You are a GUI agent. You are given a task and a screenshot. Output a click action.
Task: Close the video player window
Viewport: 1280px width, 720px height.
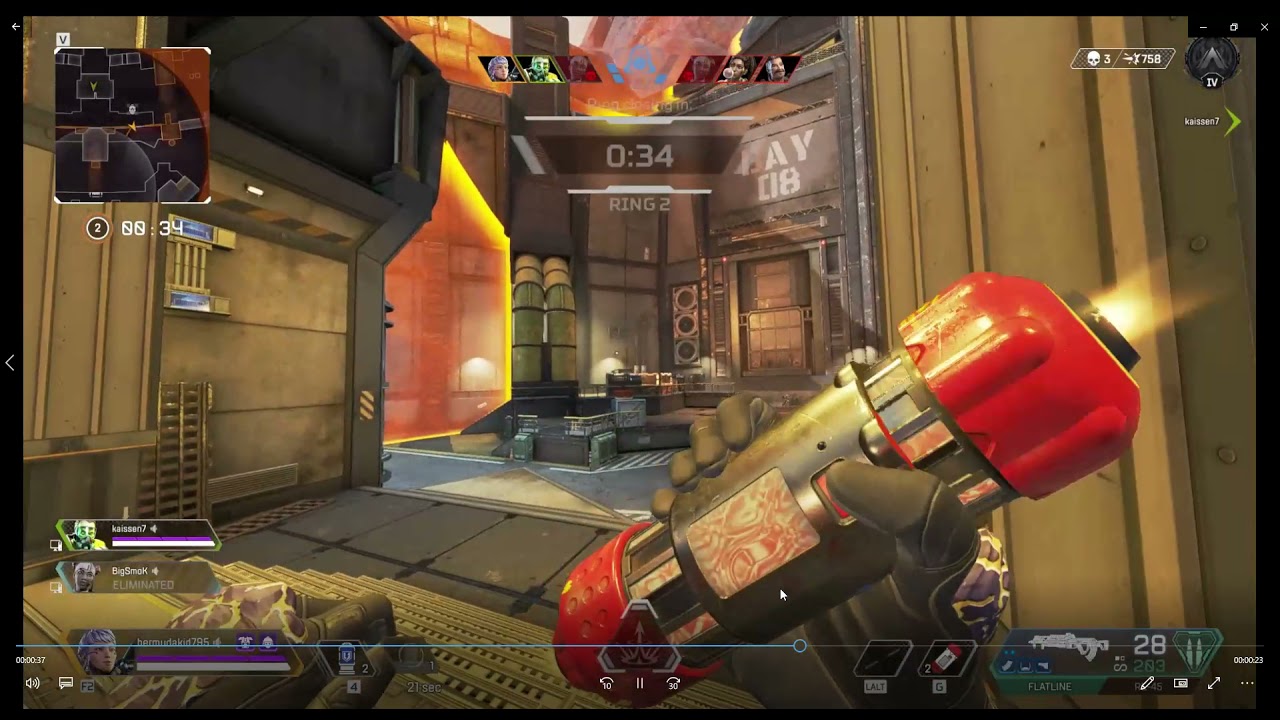point(1265,27)
